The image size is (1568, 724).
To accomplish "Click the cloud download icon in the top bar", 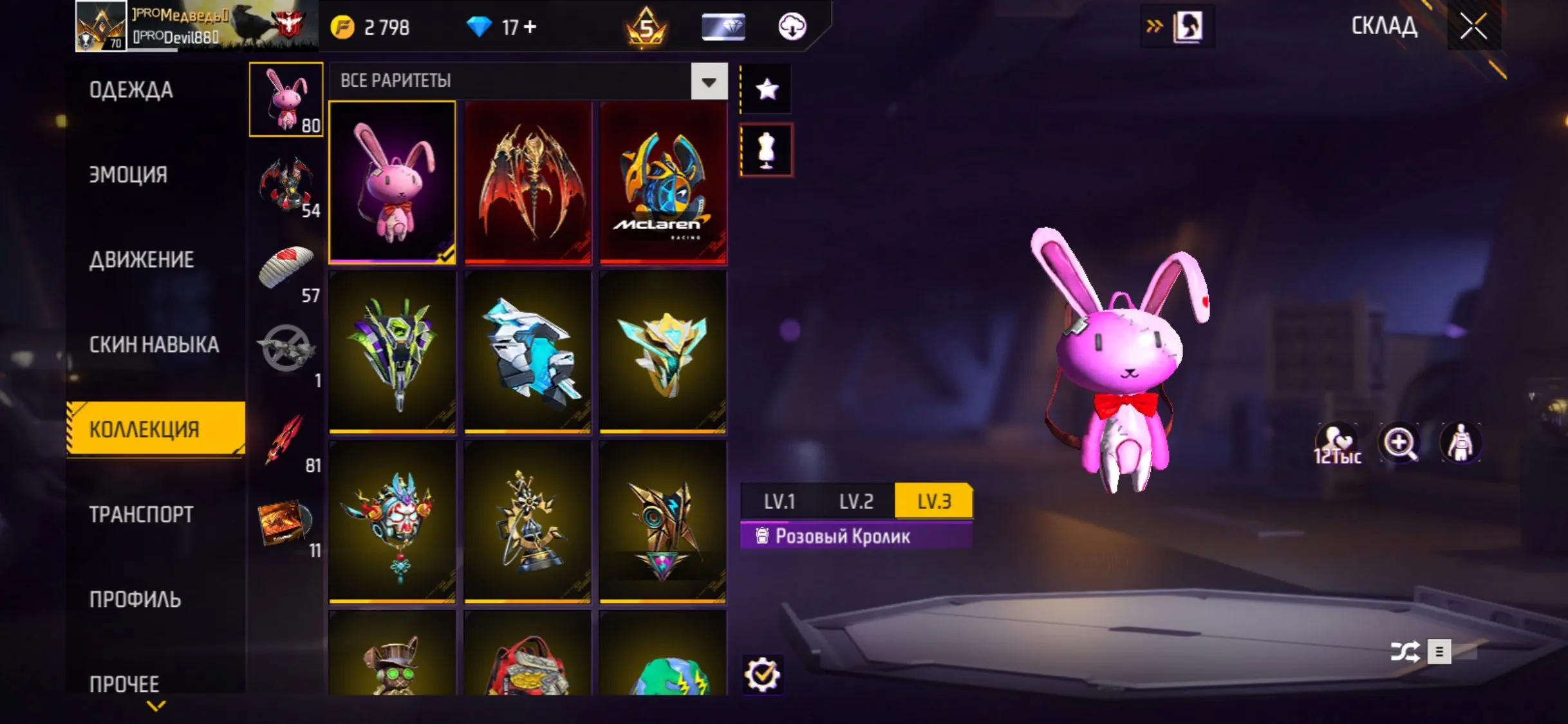I will [x=792, y=26].
